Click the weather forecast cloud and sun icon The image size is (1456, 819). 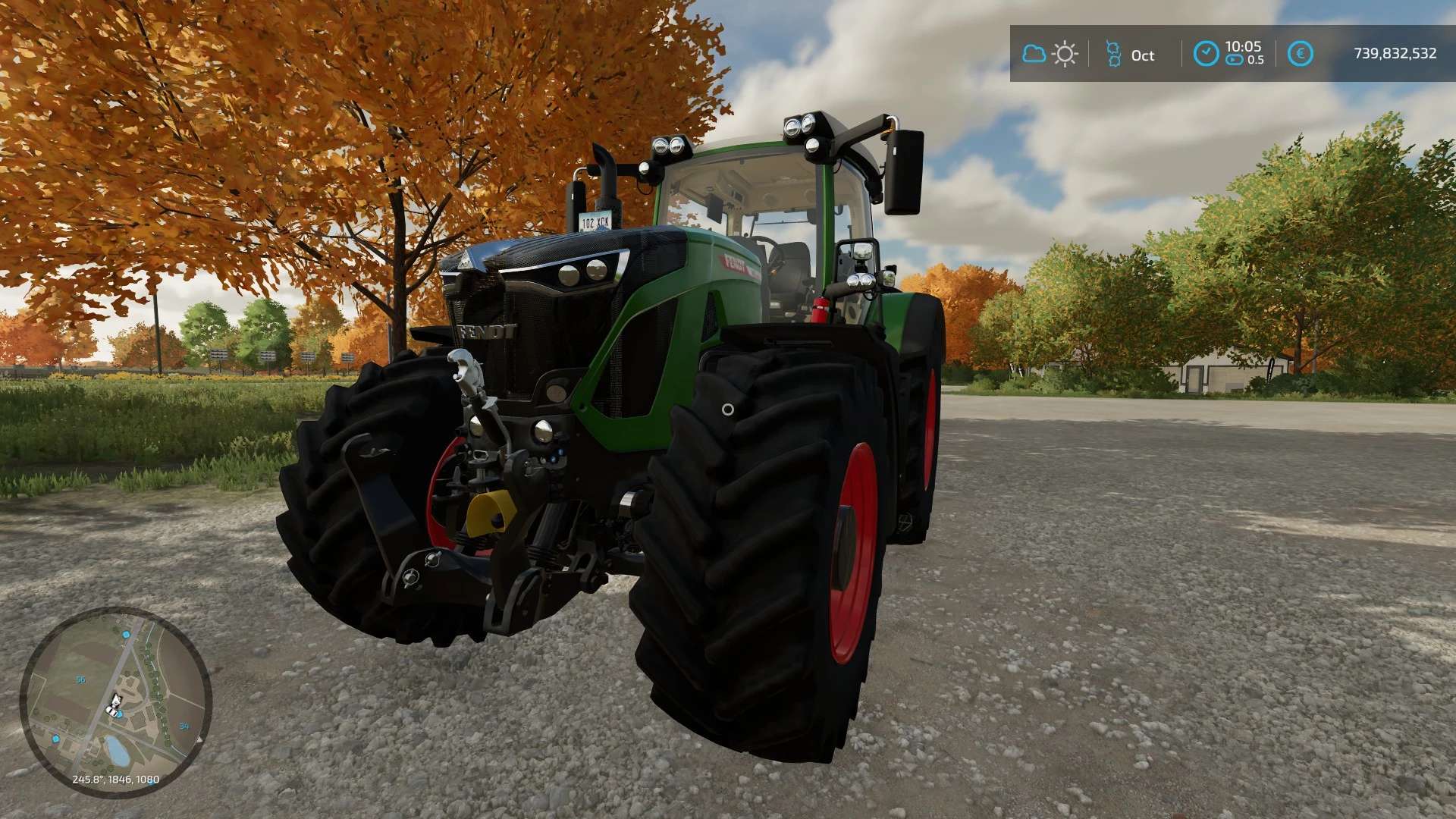pyautogui.click(x=1050, y=54)
